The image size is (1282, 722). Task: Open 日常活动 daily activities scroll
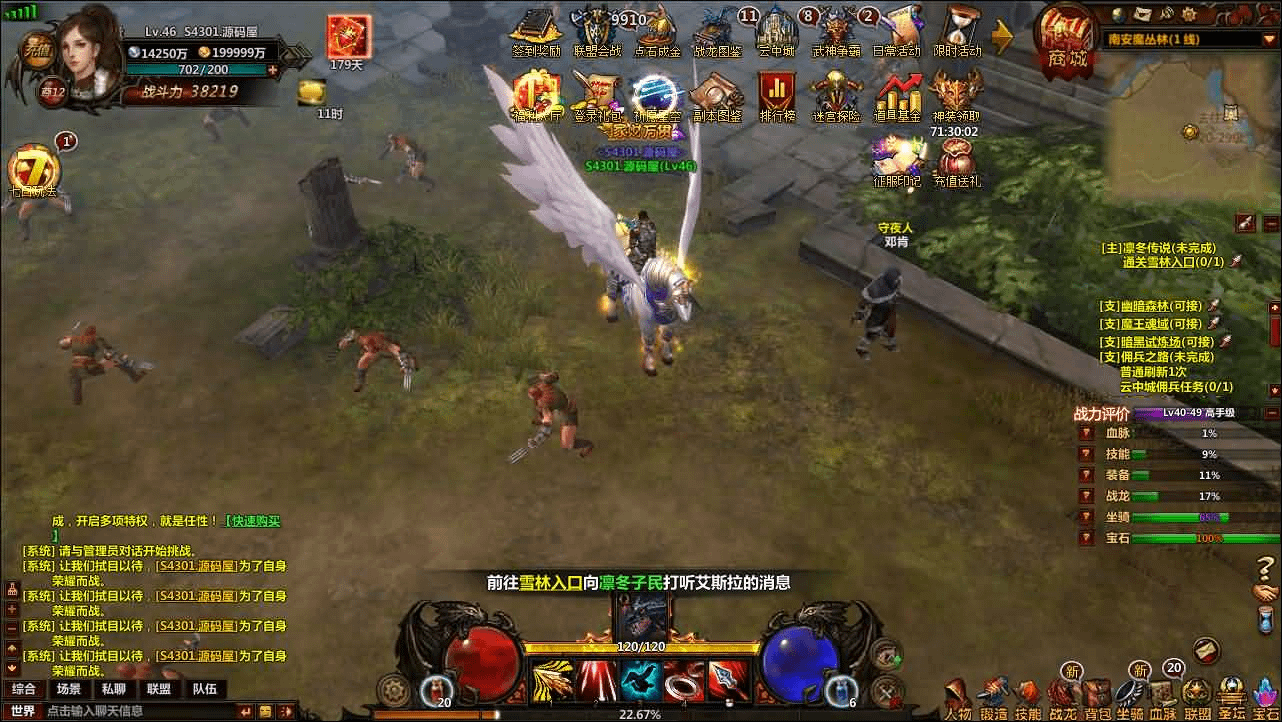click(896, 33)
